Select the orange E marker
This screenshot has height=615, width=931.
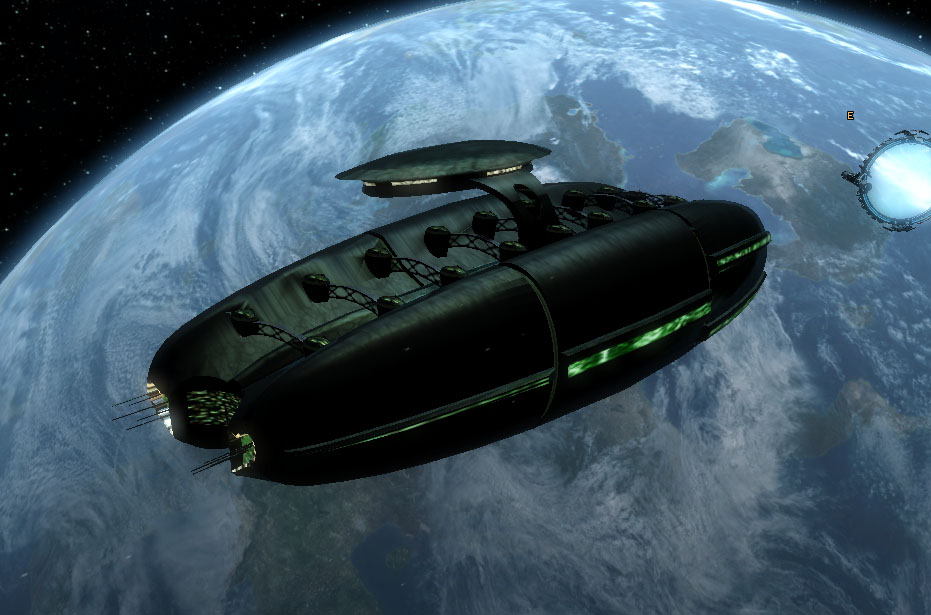pos(850,116)
